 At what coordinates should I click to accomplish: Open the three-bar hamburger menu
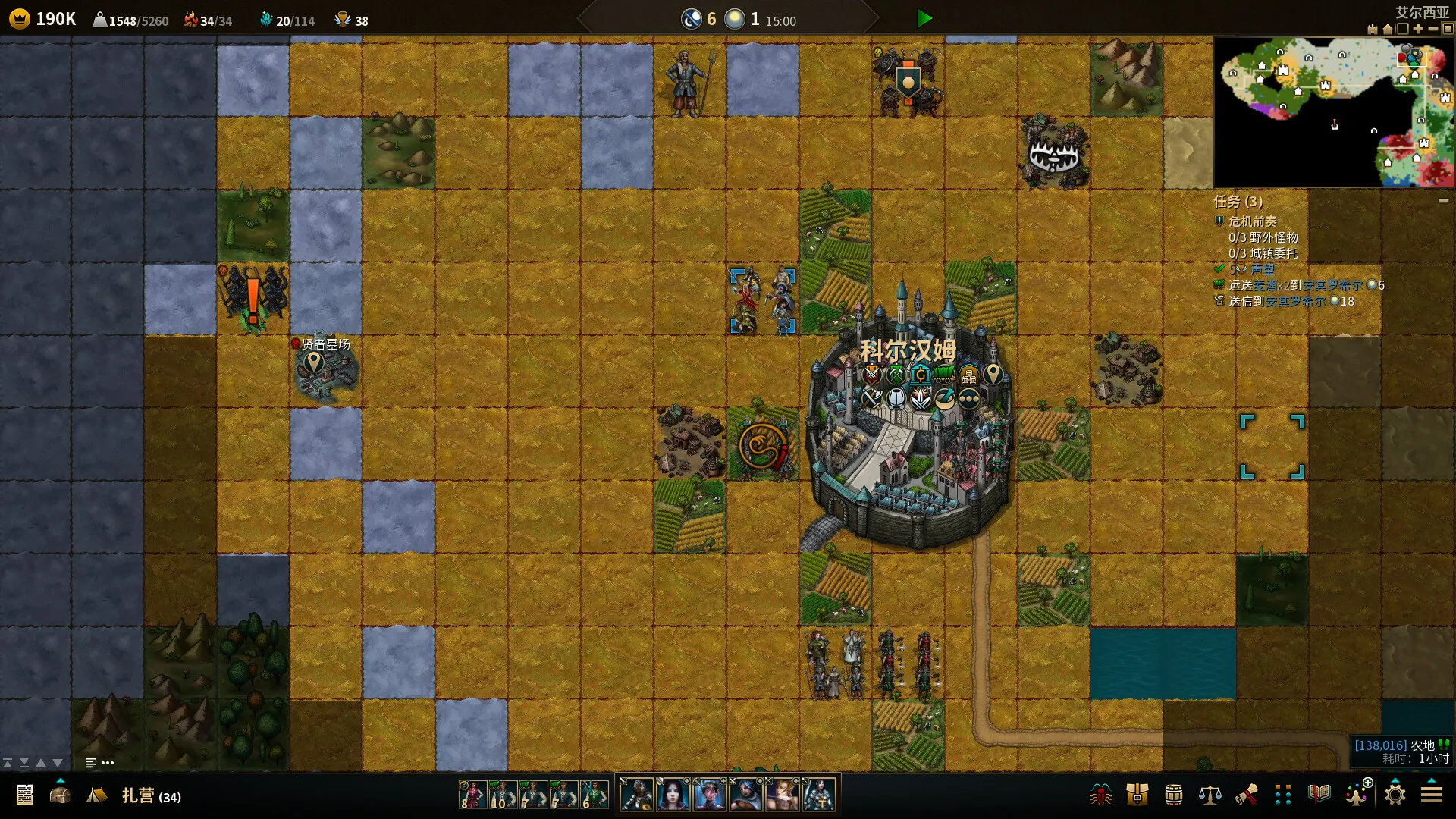[1432, 795]
